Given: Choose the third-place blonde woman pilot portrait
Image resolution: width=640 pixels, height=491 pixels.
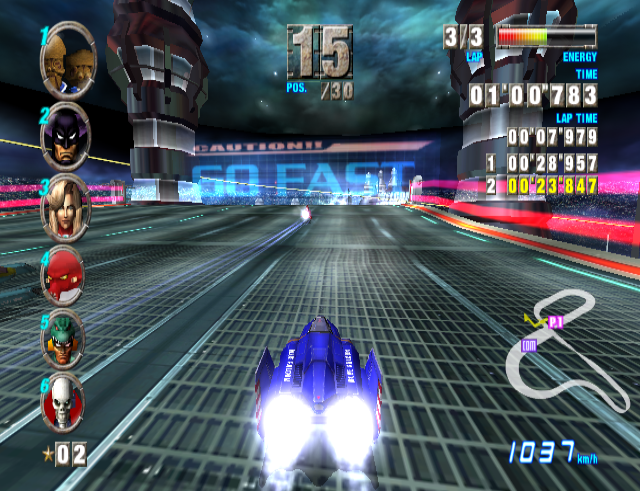Looking at the screenshot, I should pyautogui.click(x=66, y=205).
